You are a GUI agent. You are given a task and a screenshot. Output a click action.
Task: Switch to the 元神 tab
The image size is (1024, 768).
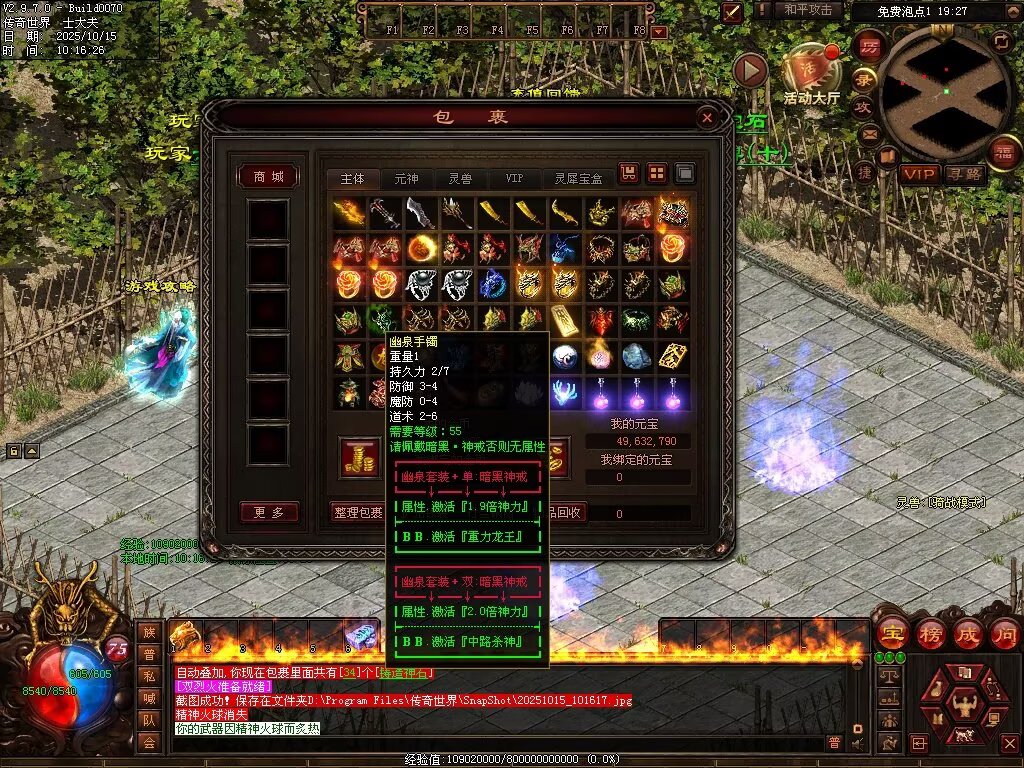tap(406, 178)
